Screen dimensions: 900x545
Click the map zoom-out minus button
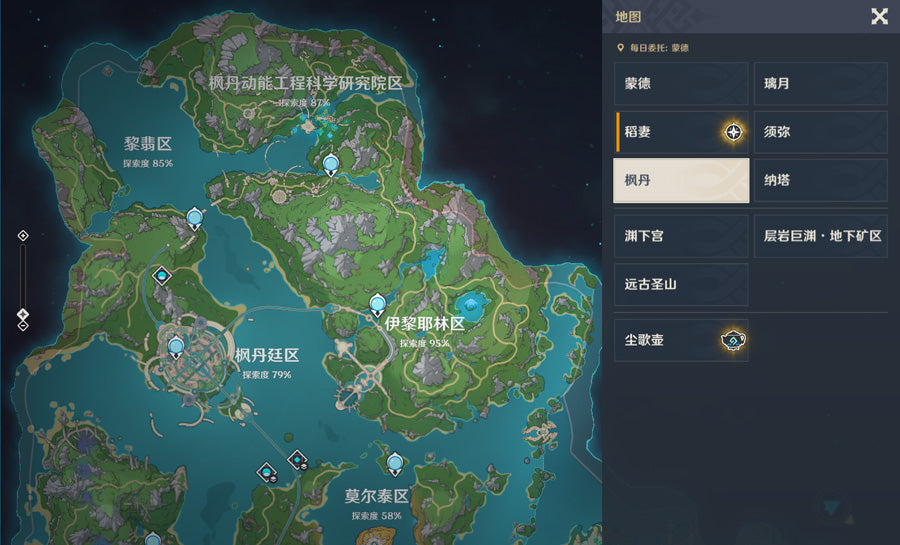(x=23, y=325)
